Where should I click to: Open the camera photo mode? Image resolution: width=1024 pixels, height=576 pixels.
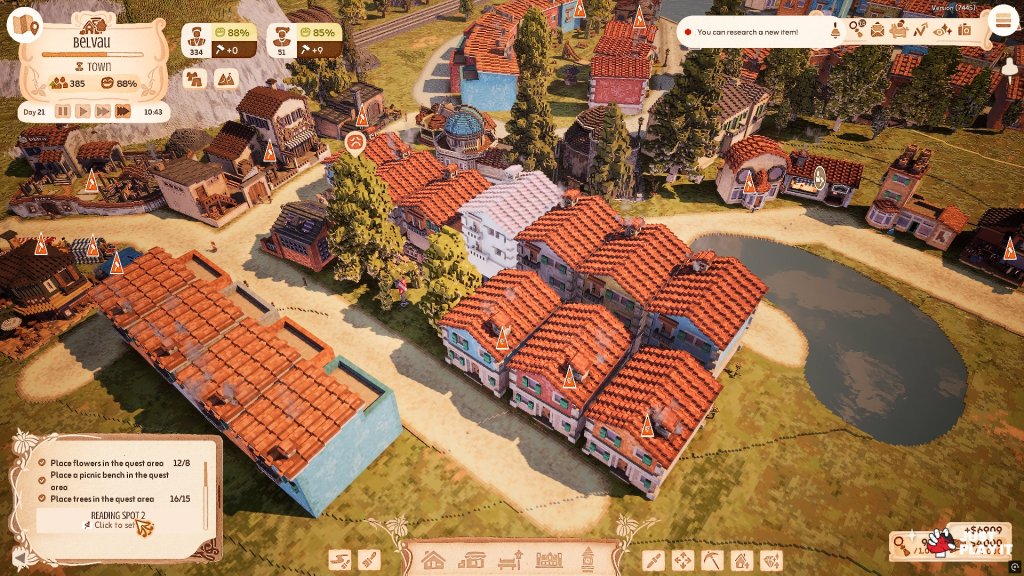tap(964, 30)
